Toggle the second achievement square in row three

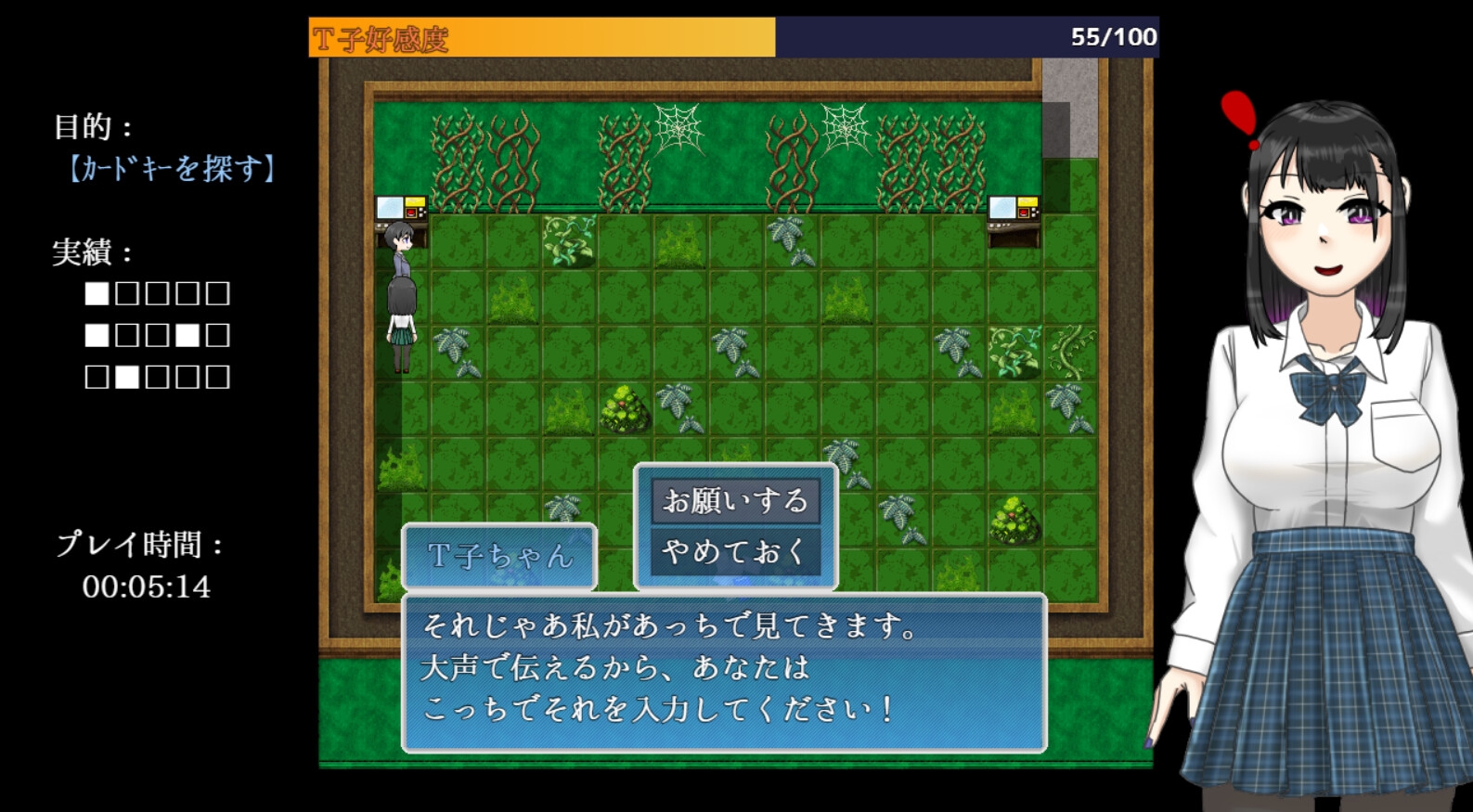tap(126, 378)
